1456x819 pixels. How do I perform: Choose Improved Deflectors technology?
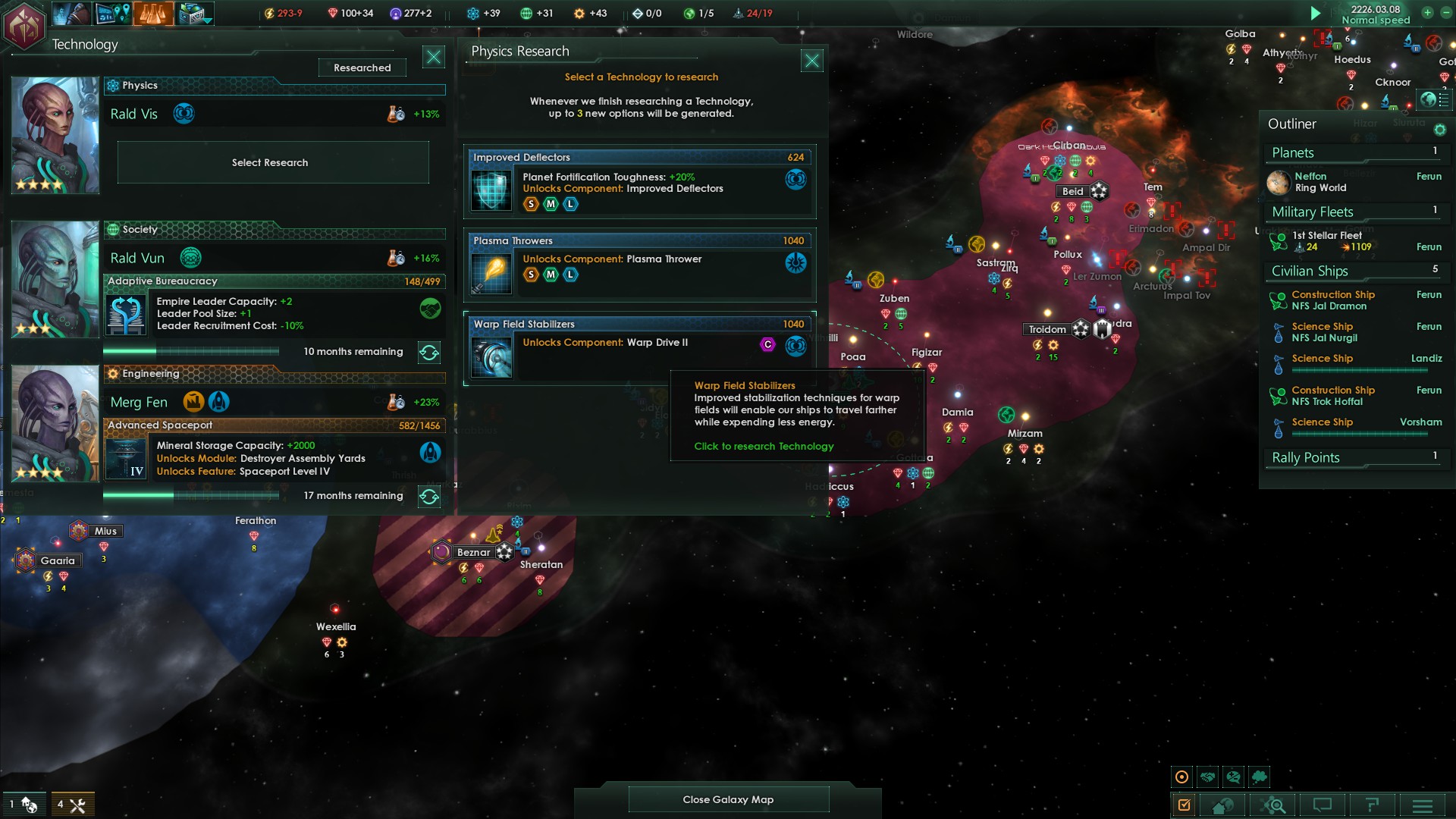point(639,181)
